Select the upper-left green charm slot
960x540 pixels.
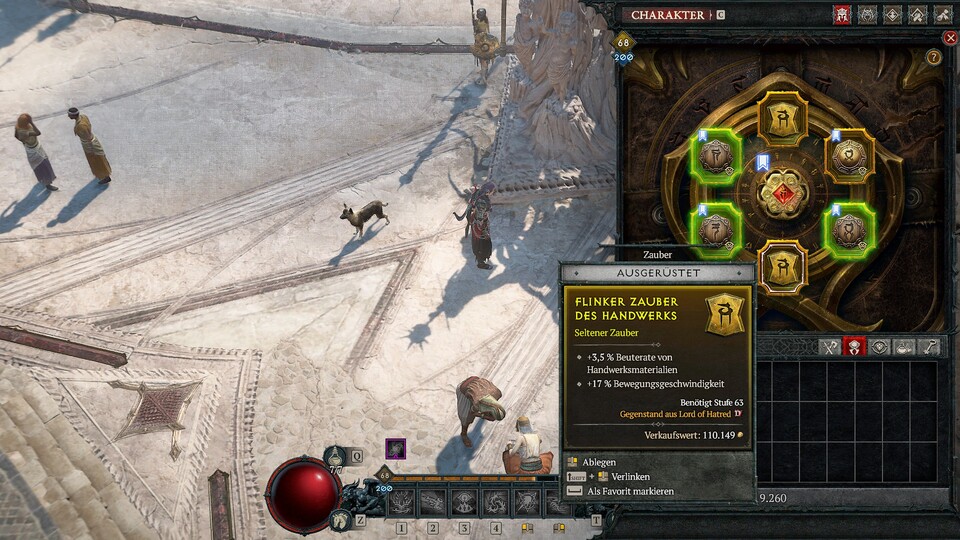tap(716, 157)
